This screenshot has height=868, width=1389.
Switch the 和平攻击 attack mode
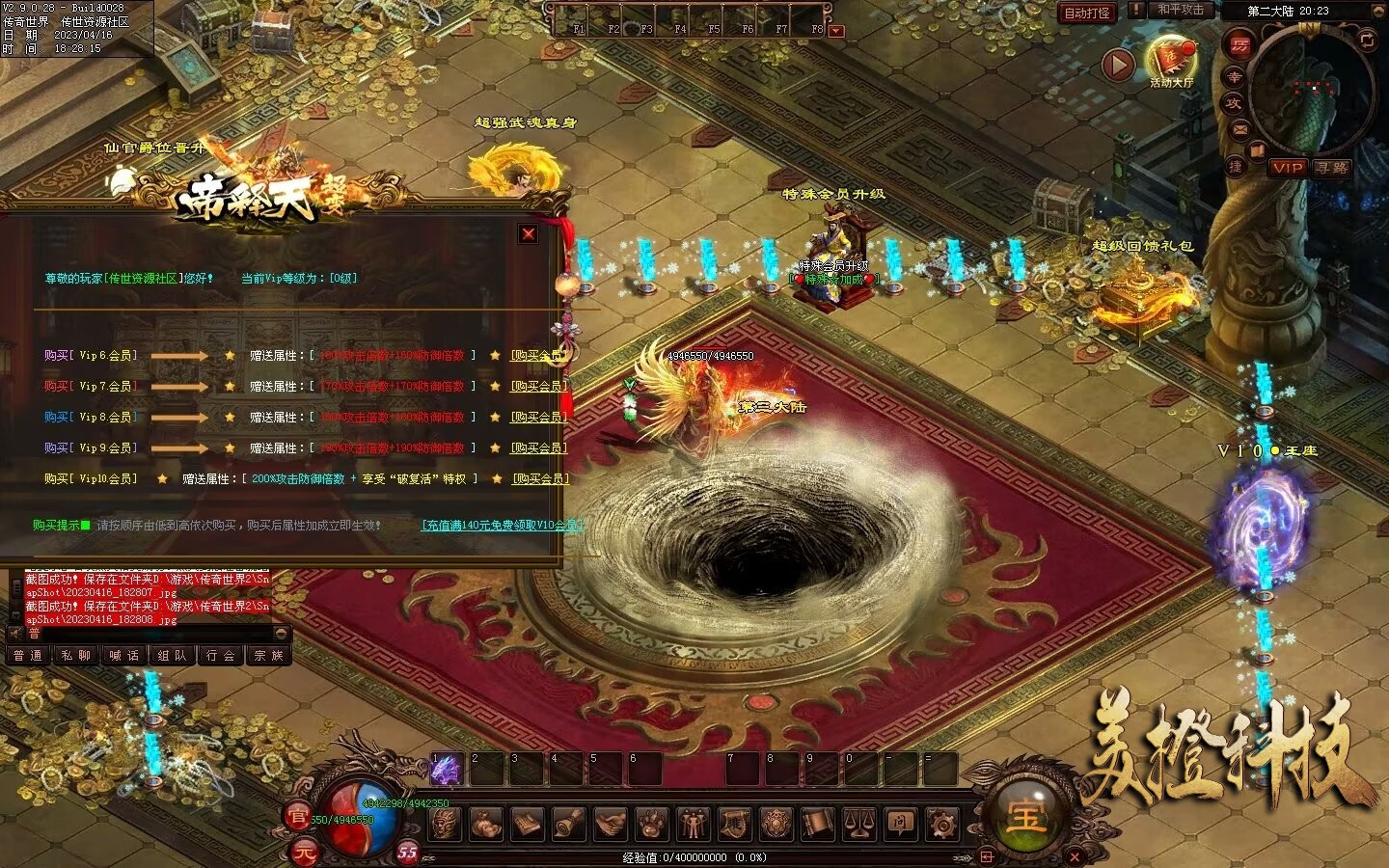(1181, 10)
